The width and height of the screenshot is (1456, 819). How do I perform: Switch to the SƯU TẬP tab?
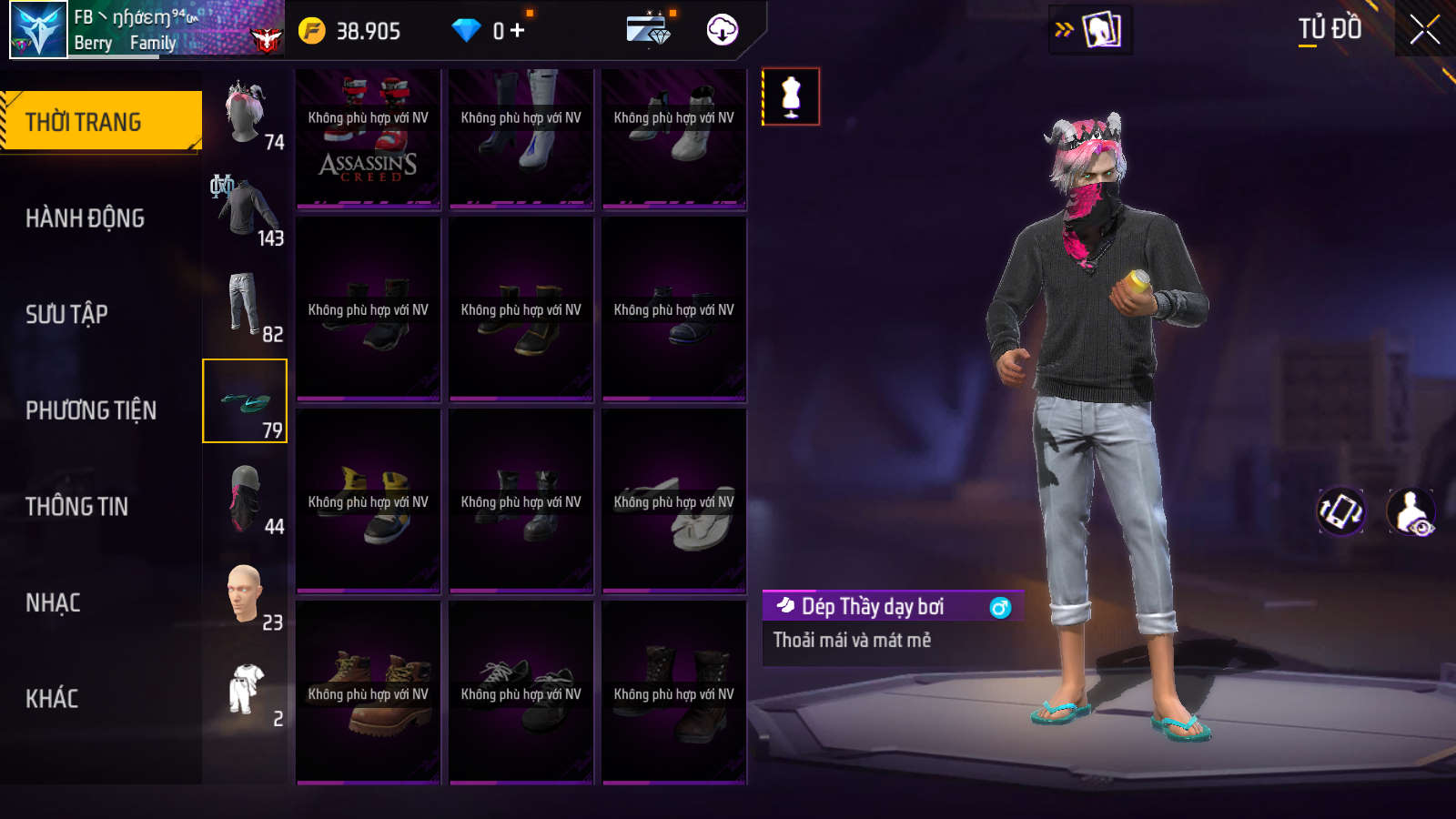[66, 315]
